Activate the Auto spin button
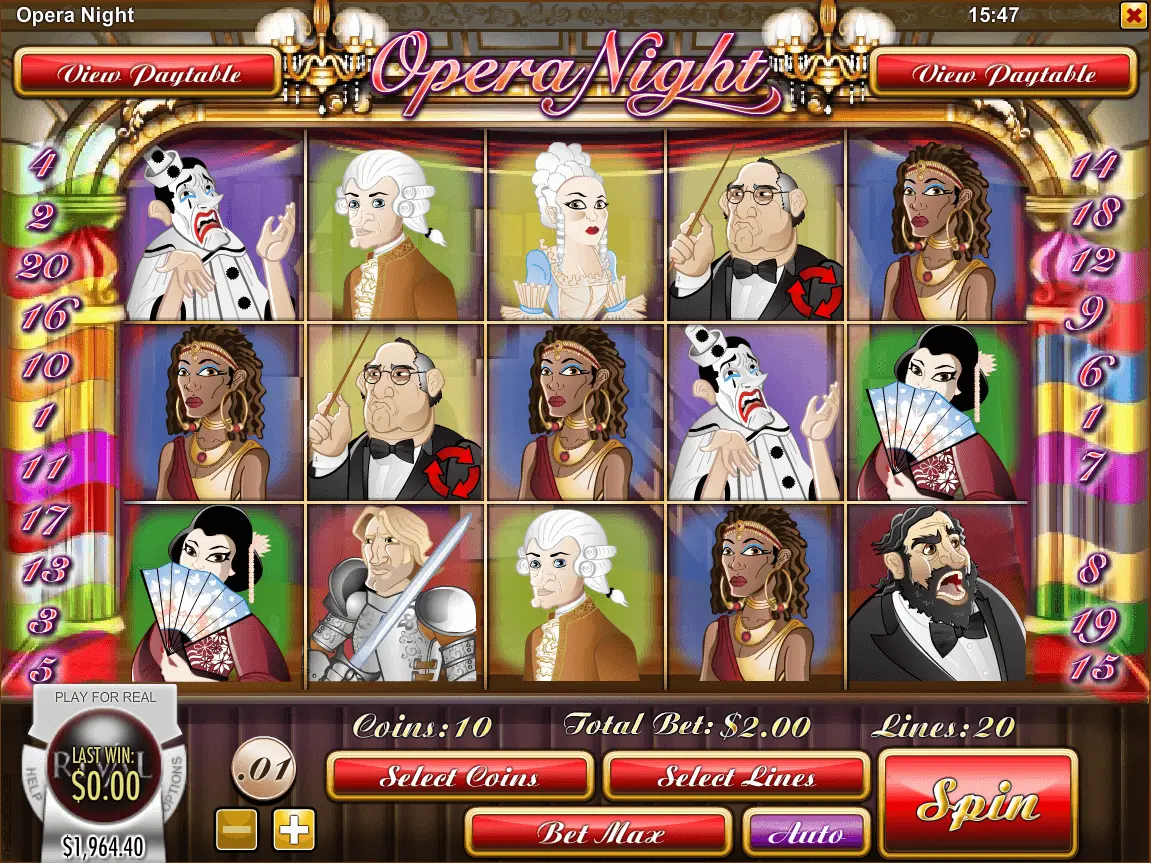The height and width of the screenshot is (863, 1151). (x=806, y=832)
